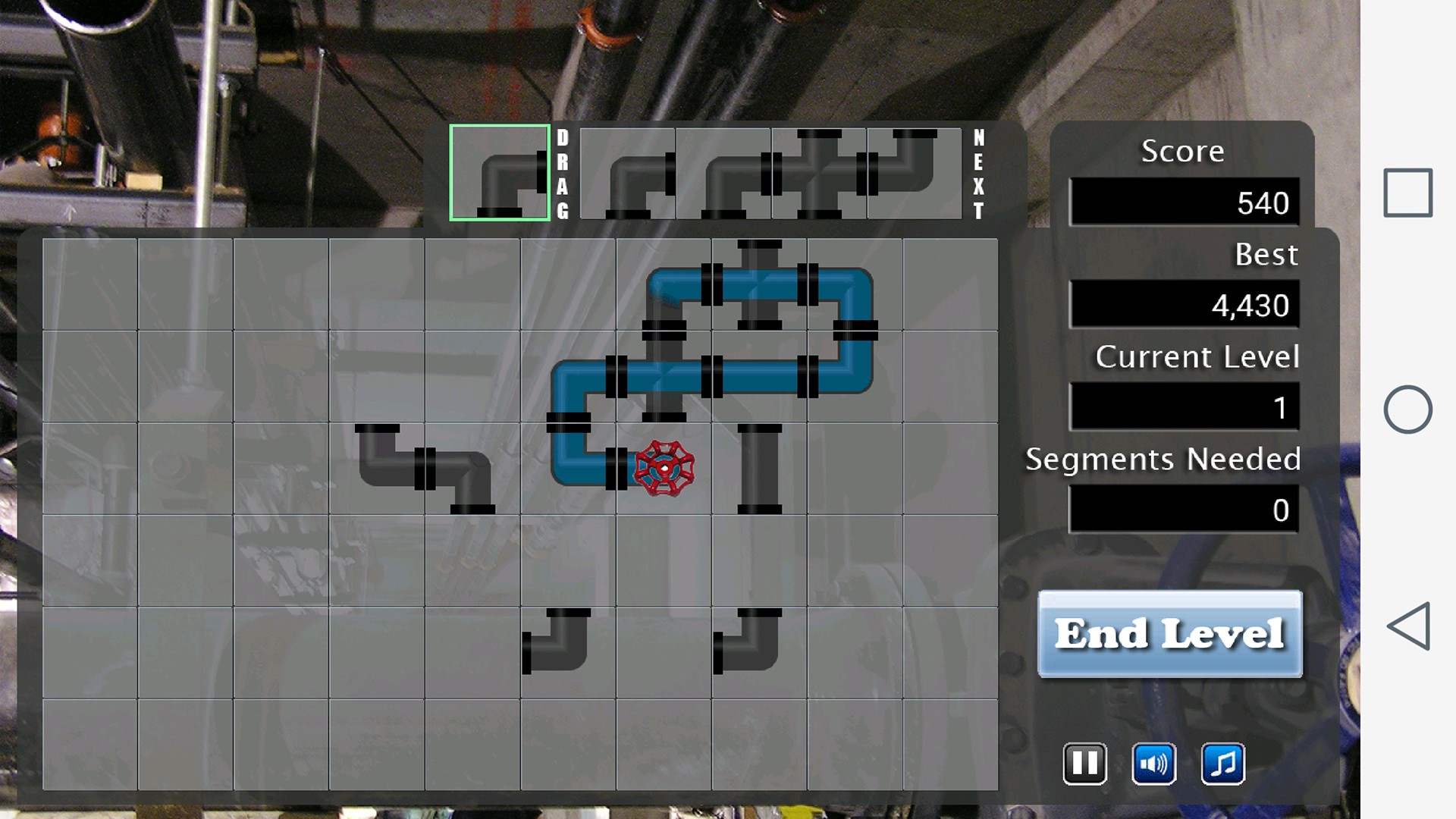The width and height of the screenshot is (1456, 819).
Task: Click the red valve wheel tile
Action: [x=664, y=469]
